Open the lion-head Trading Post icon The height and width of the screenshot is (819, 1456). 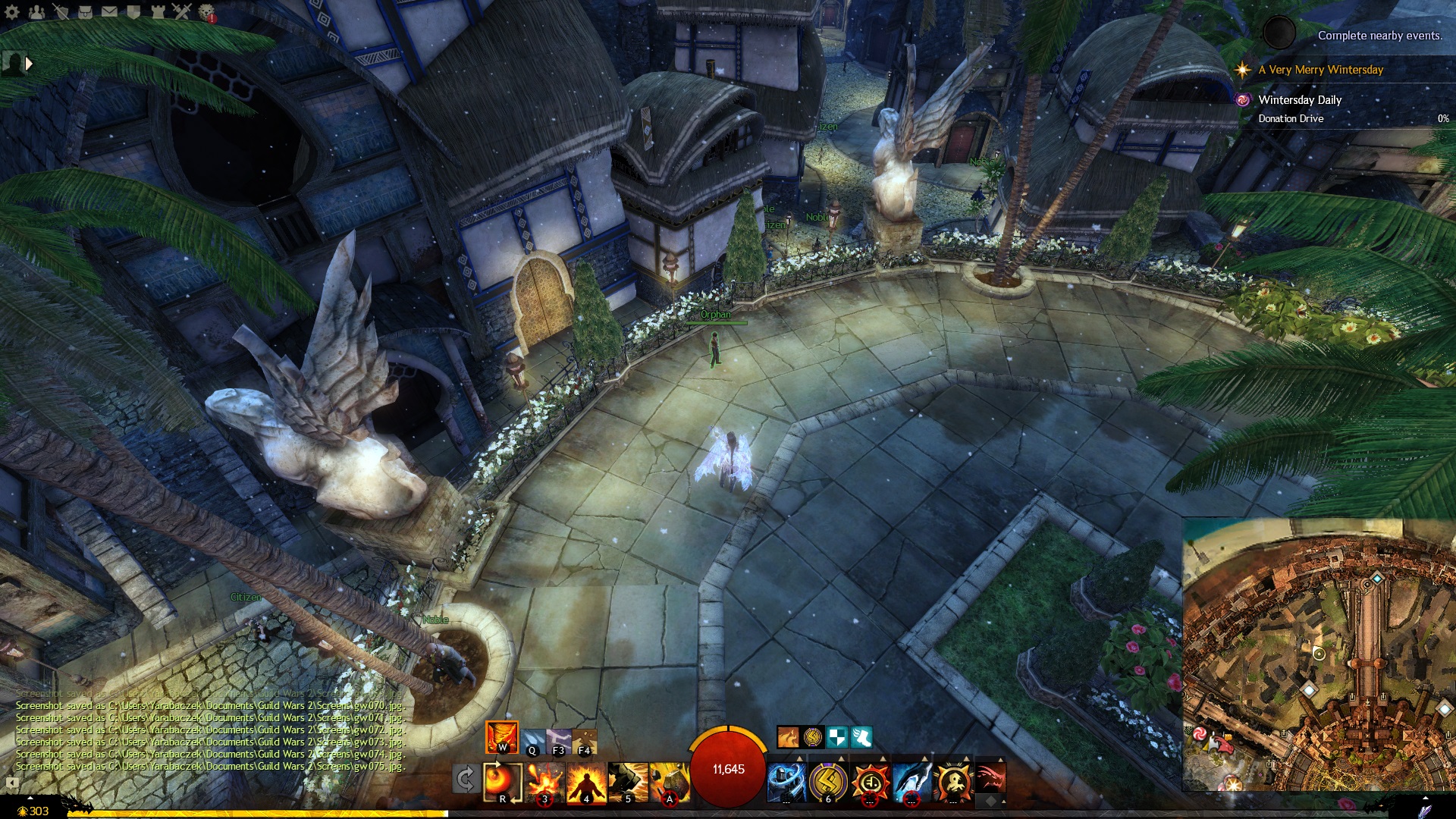click(206, 11)
